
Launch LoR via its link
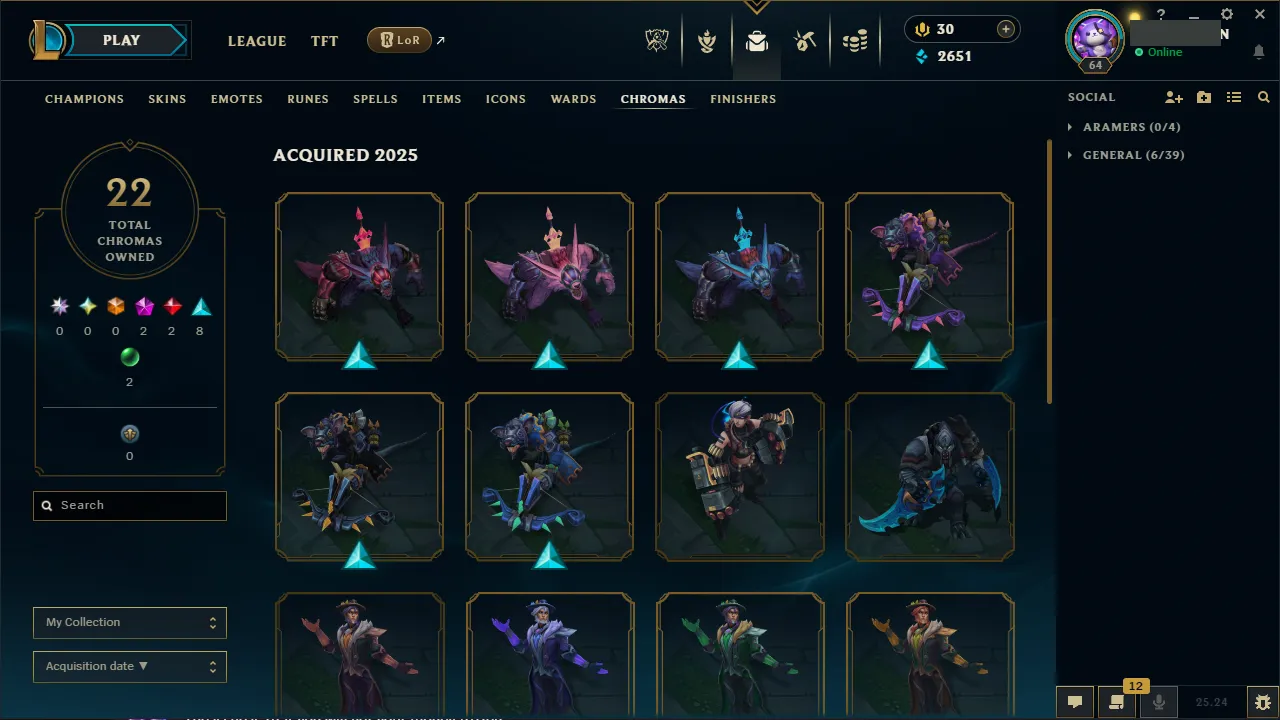[x=399, y=40]
